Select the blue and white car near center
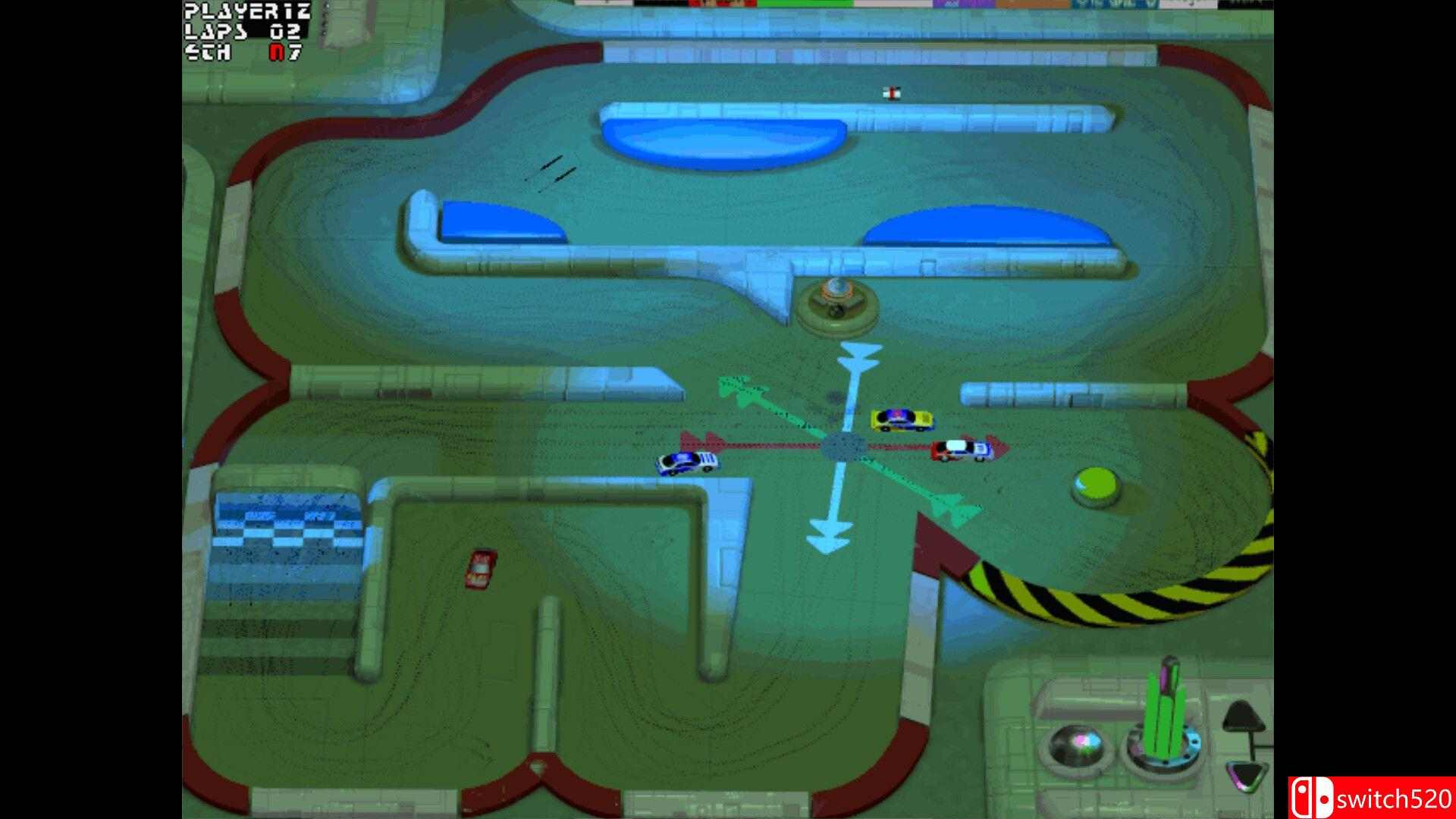 pos(686,463)
